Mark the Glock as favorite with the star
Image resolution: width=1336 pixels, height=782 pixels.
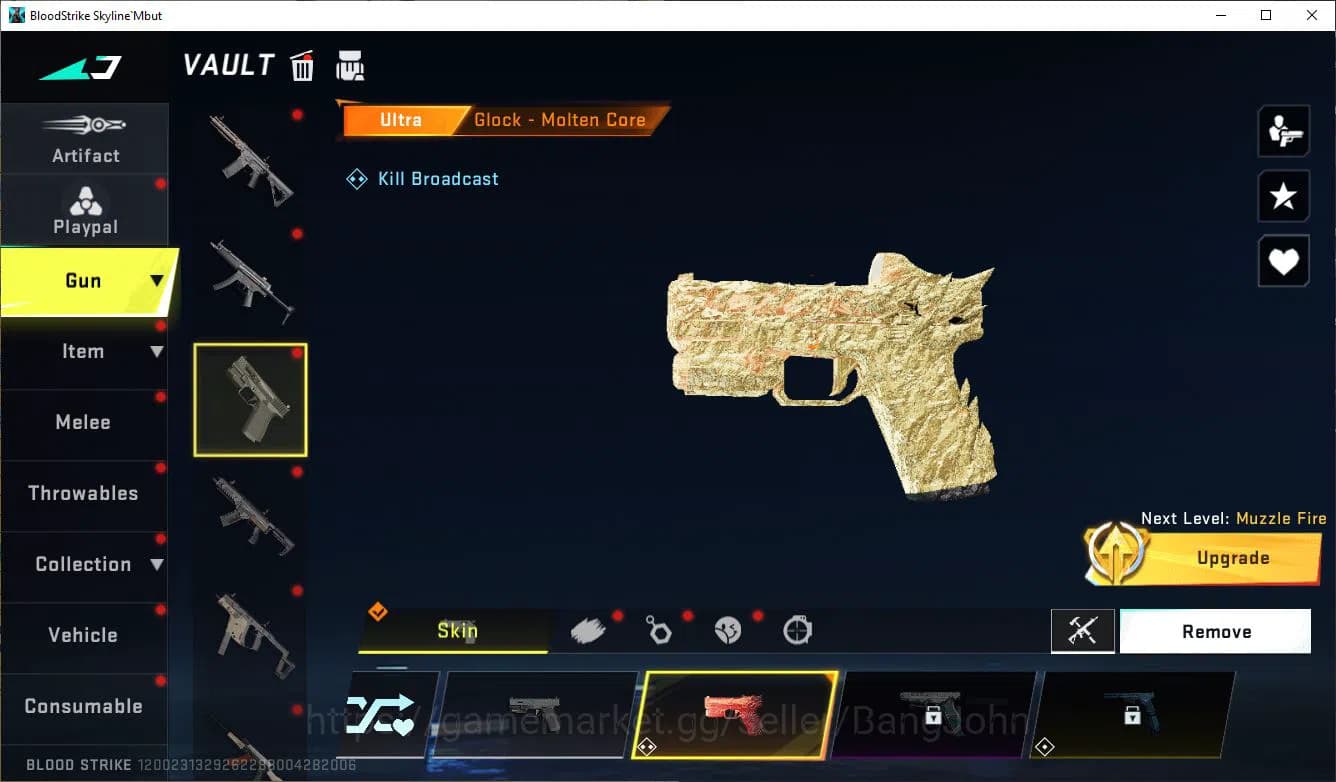1283,196
